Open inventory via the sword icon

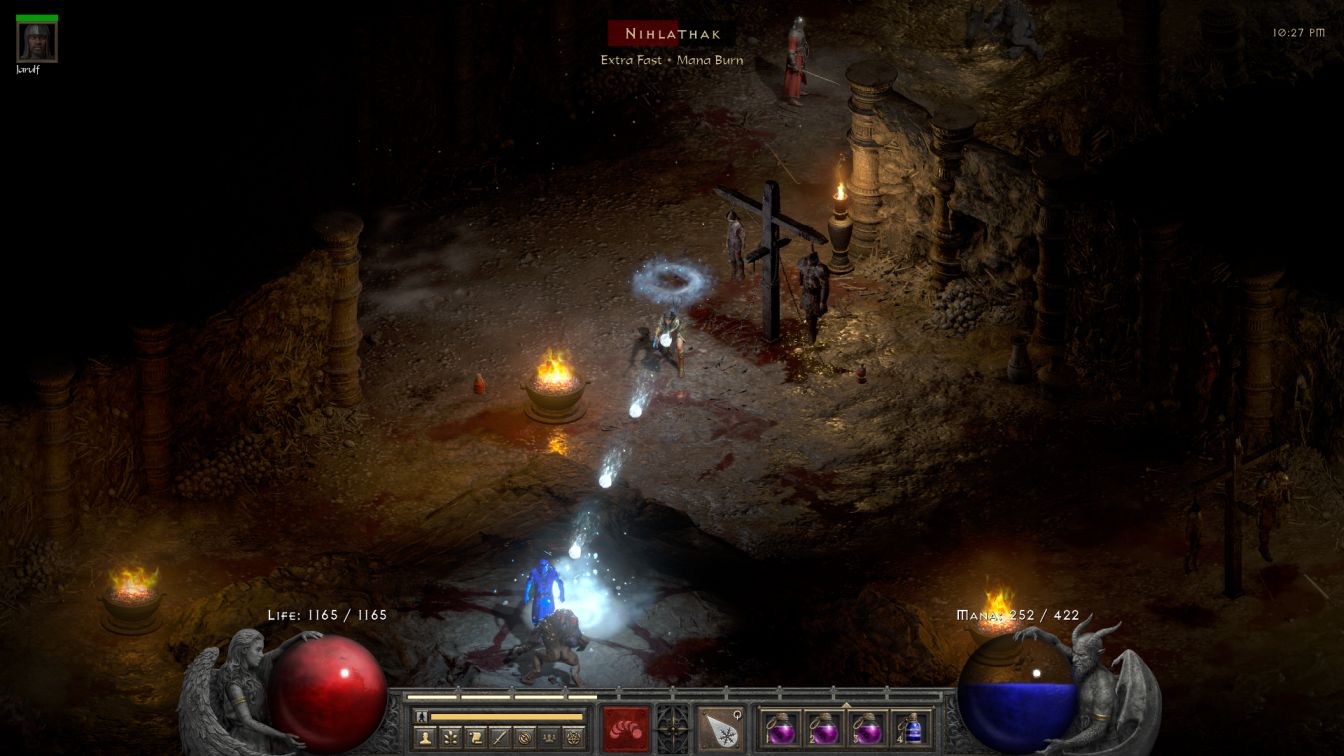coord(500,738)
